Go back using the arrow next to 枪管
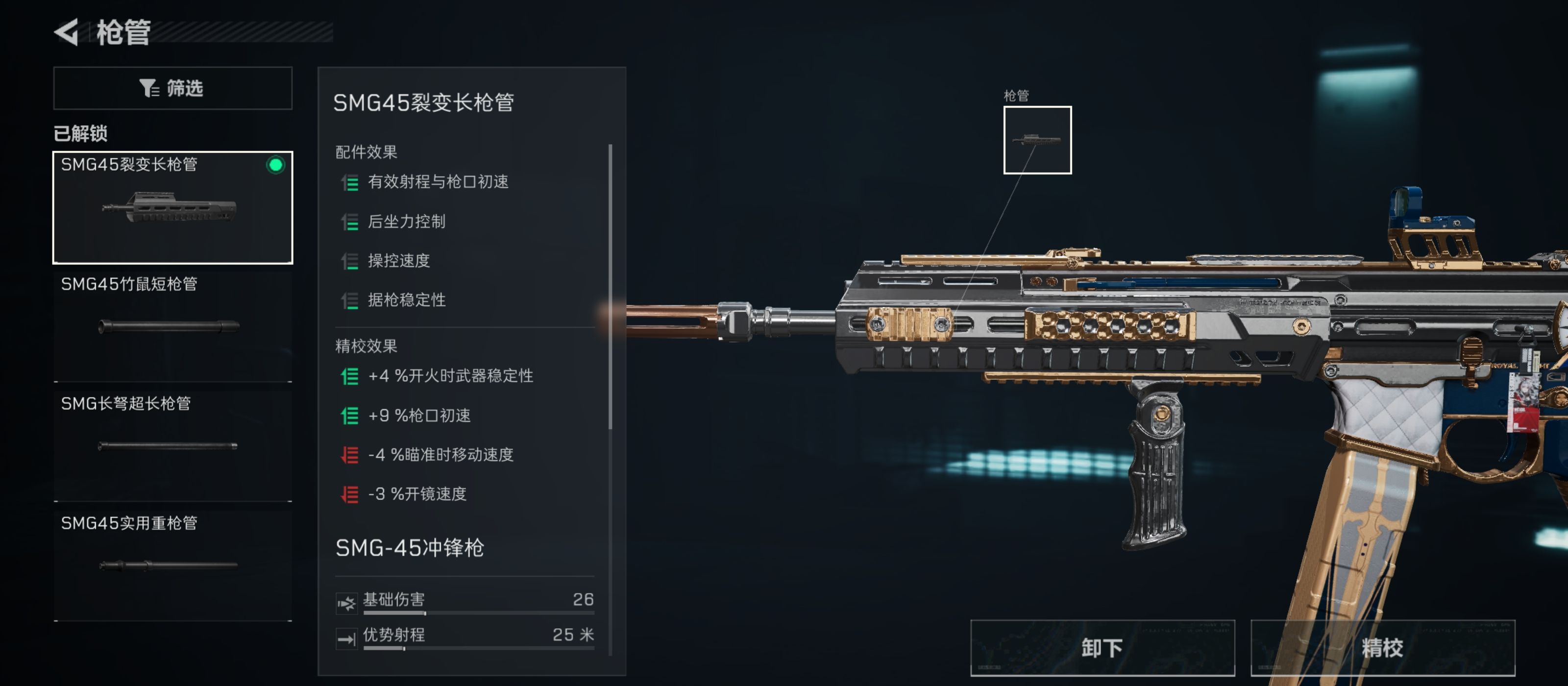Screen dimensions: 1568x686 tap(67, 32)
